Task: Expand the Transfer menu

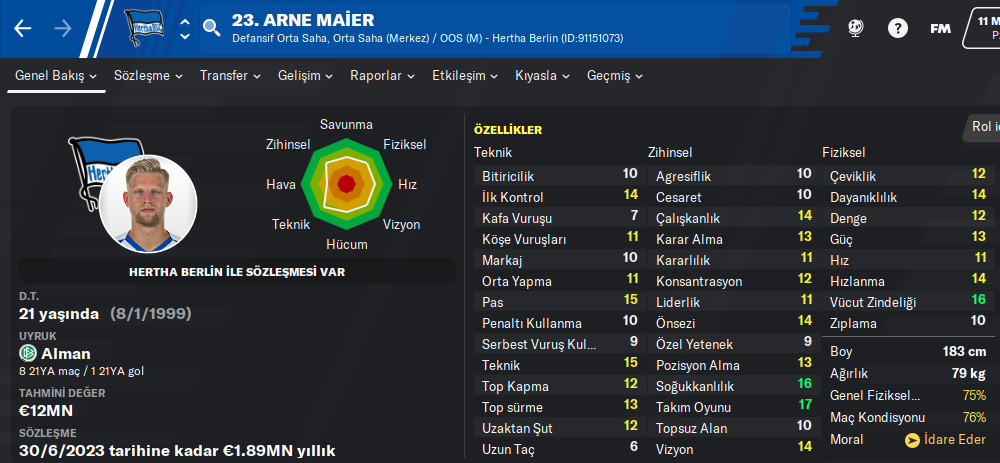Action: (230, 76)
